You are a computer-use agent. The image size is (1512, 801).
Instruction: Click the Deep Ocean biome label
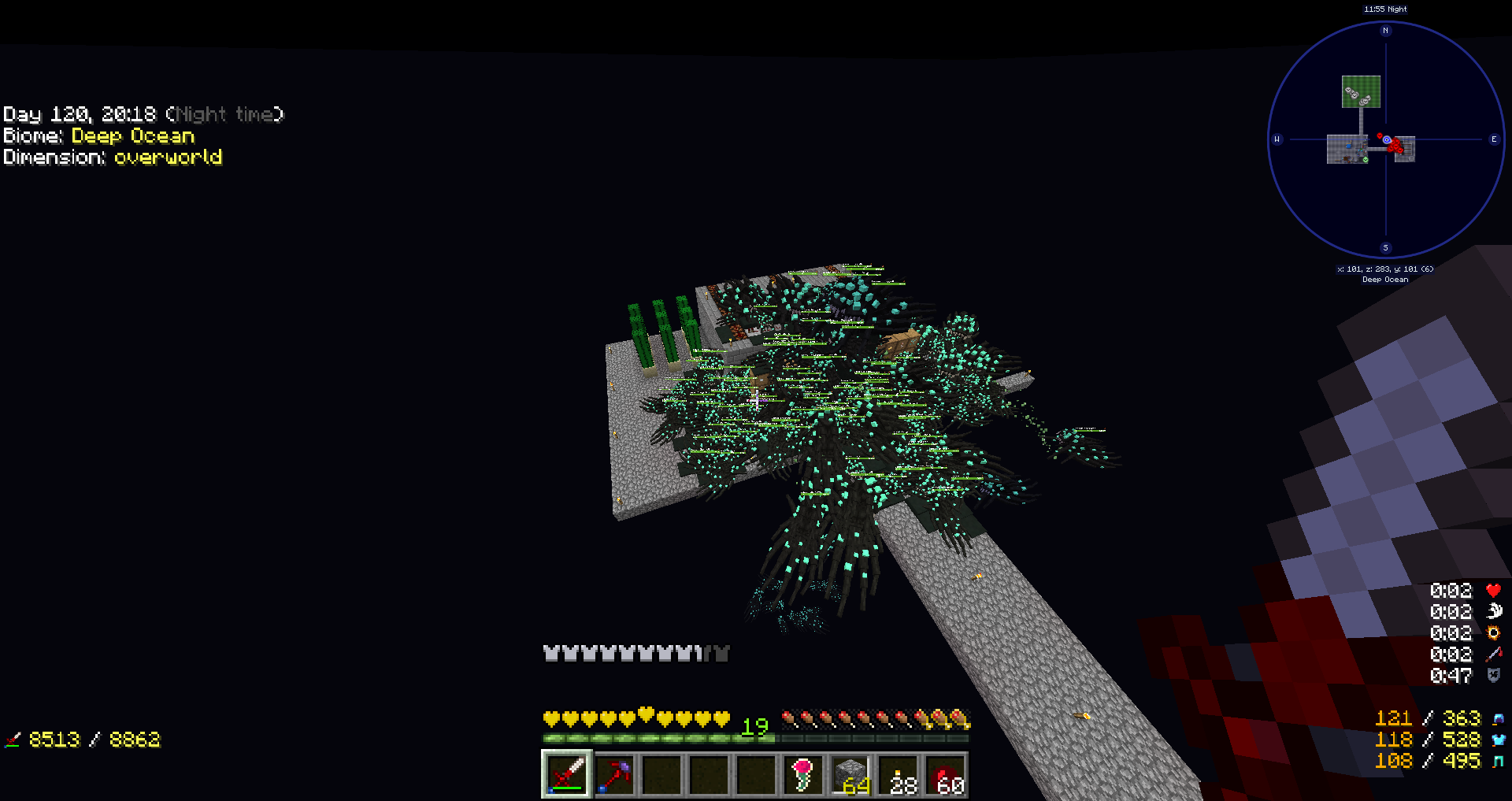click(132, 135)
